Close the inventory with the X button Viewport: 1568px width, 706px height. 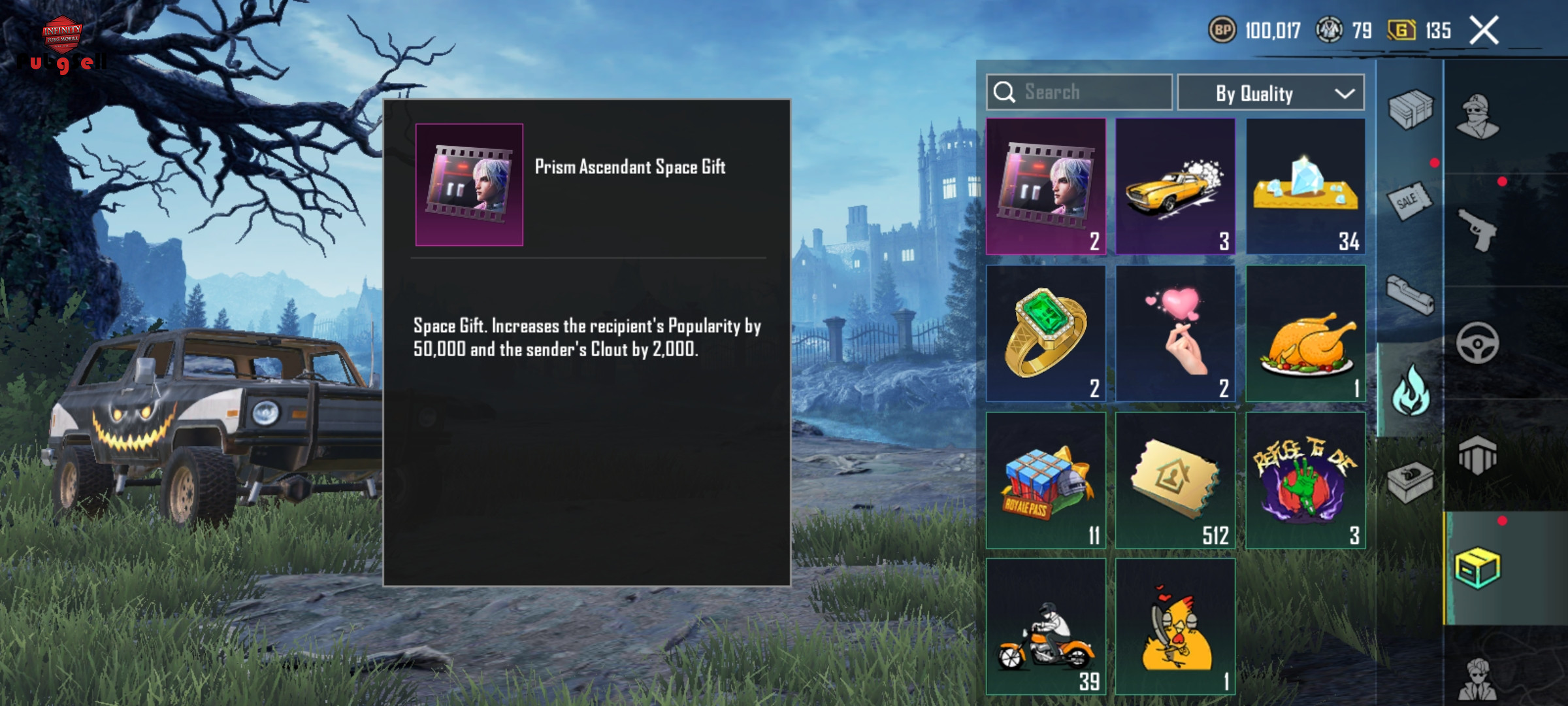pos(1484,31)
